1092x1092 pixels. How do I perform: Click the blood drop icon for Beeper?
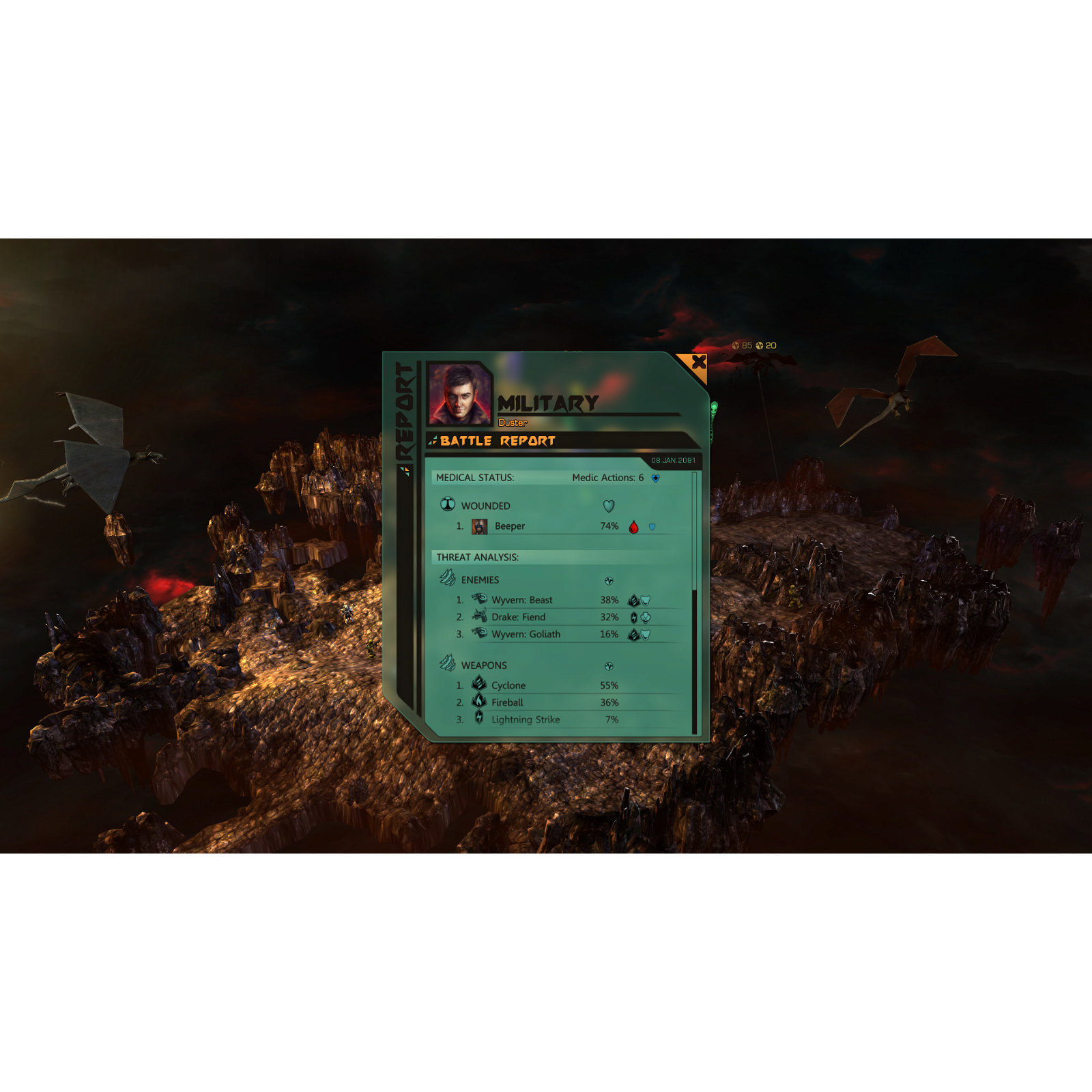pyautogui.click(x=633, y=526)
